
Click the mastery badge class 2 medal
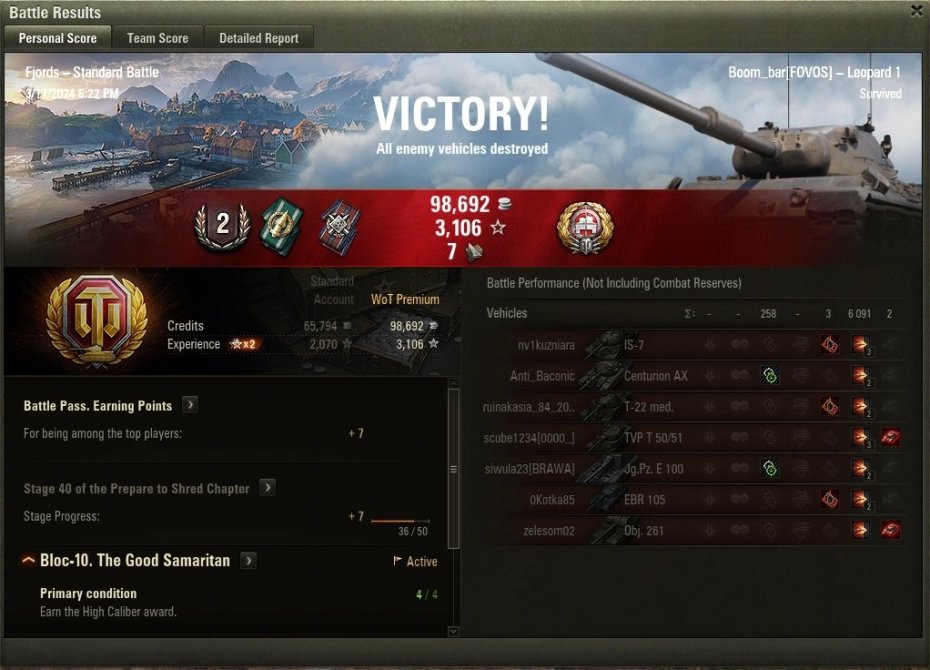tap(222, 226)
